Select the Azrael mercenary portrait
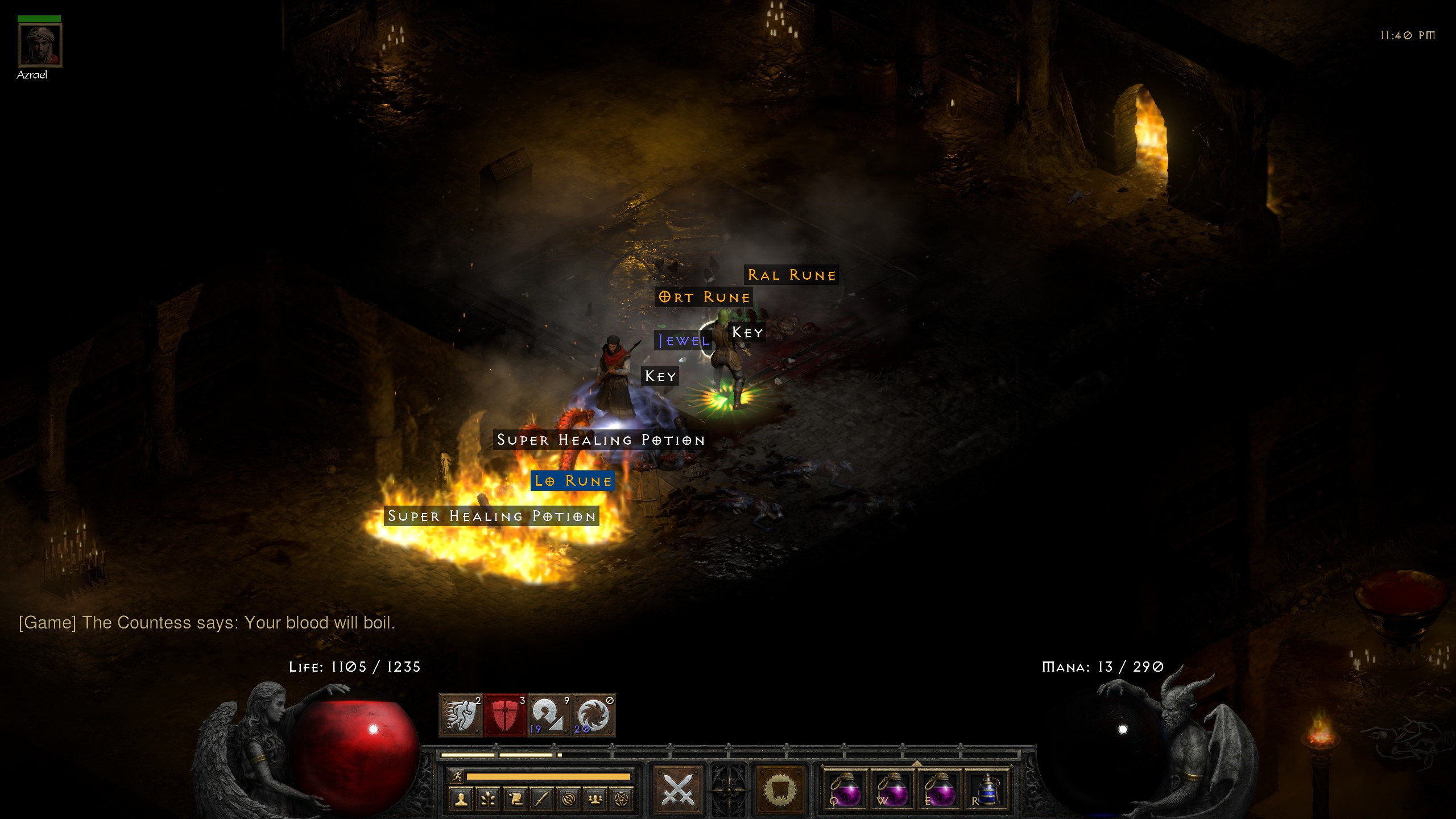Screen dimensions: 1456x819 (40, 45)
